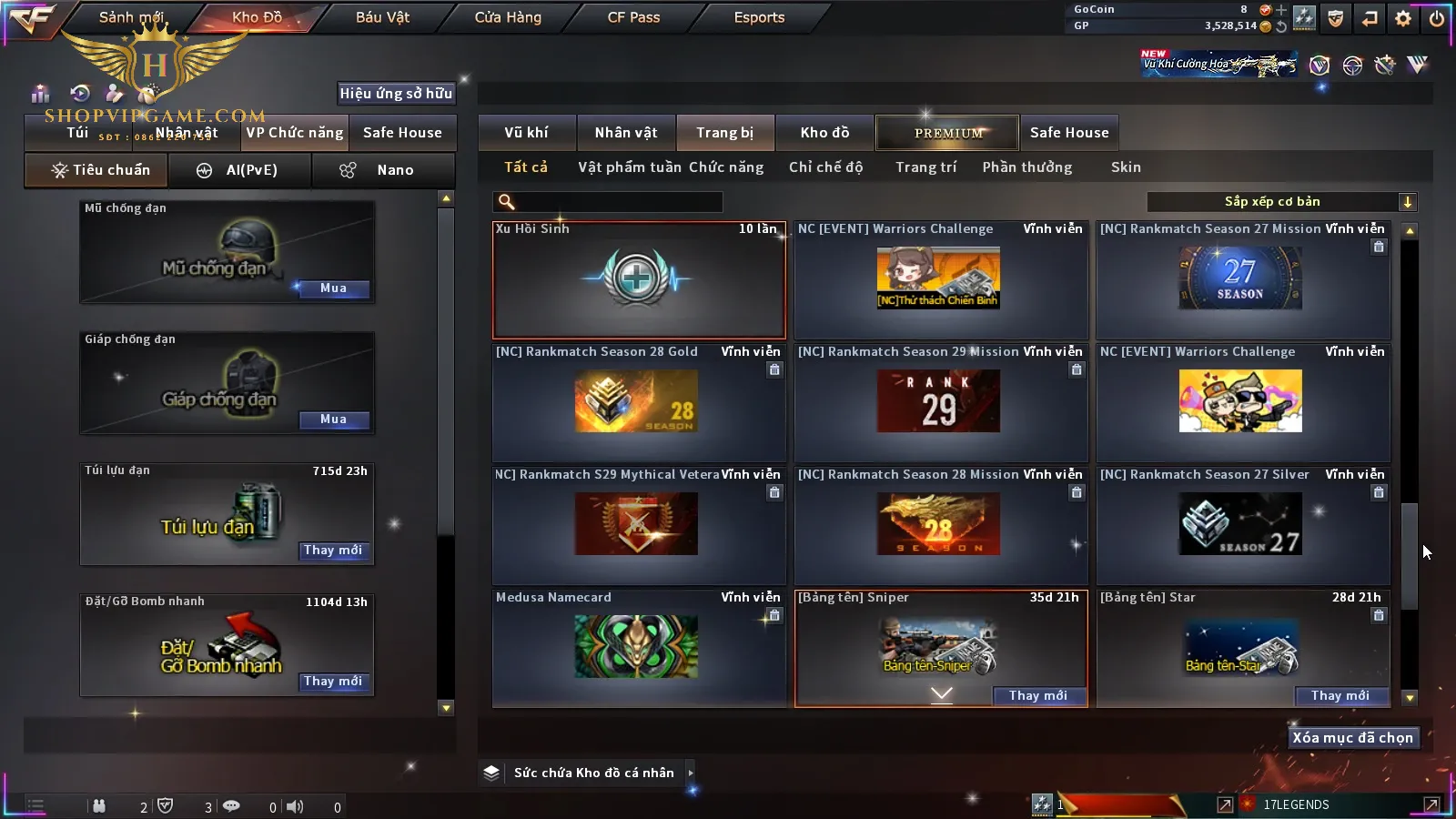Select the Xu Hồi Sinh item
Screen dimensions: 1456x819
pyautogui.click(x=639, y=280)
